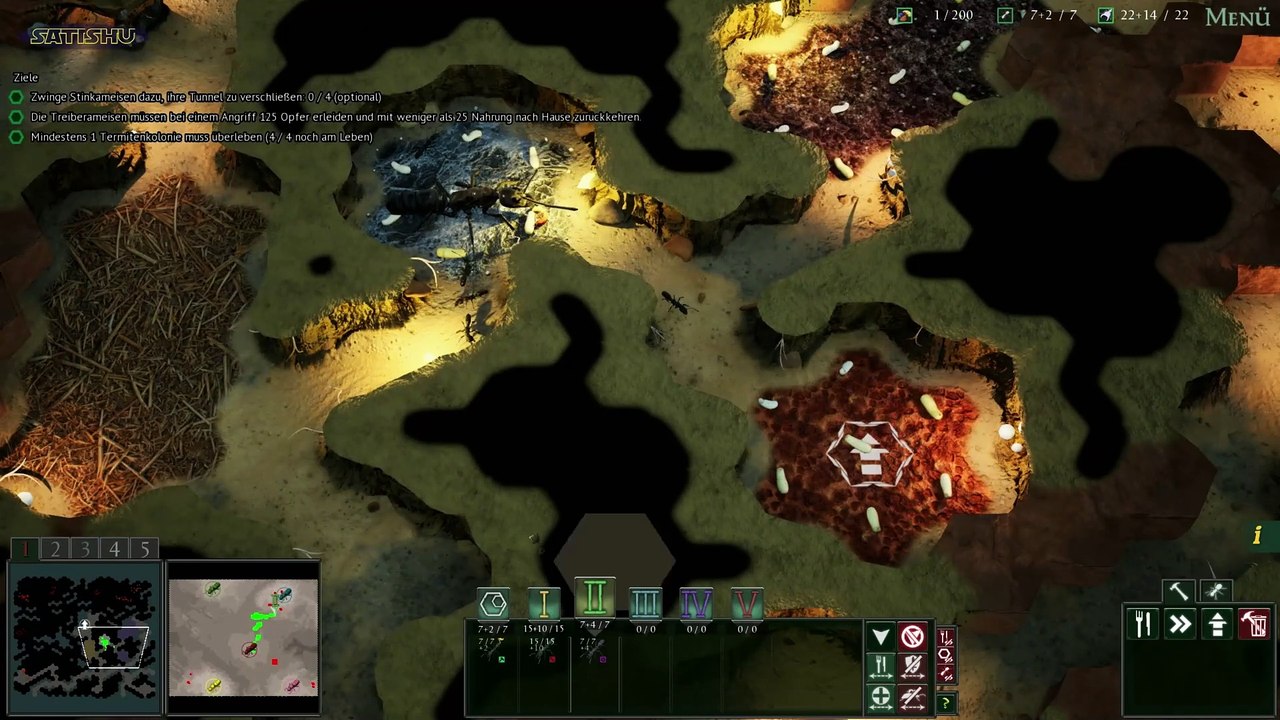Click the surface overview minimap
Viewport: 1280px width, 720px height.
coord(243,637)
